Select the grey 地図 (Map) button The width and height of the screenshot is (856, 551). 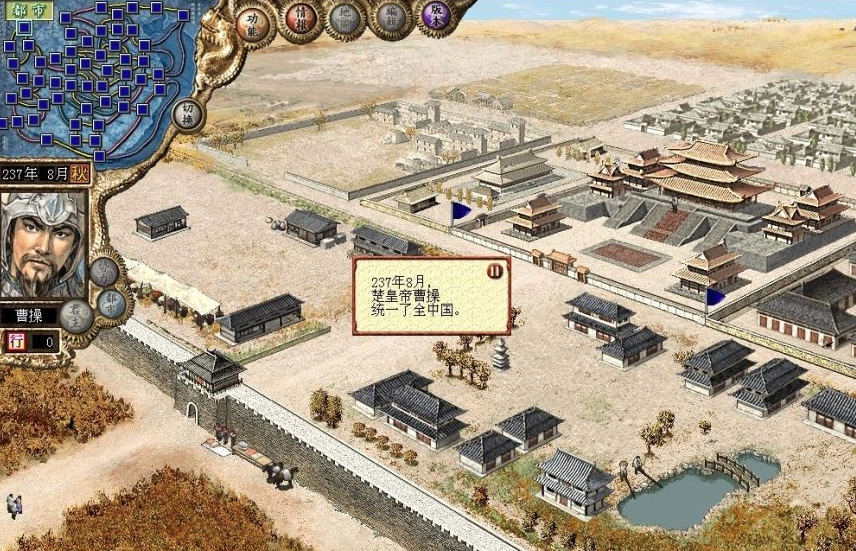[344, 18]
